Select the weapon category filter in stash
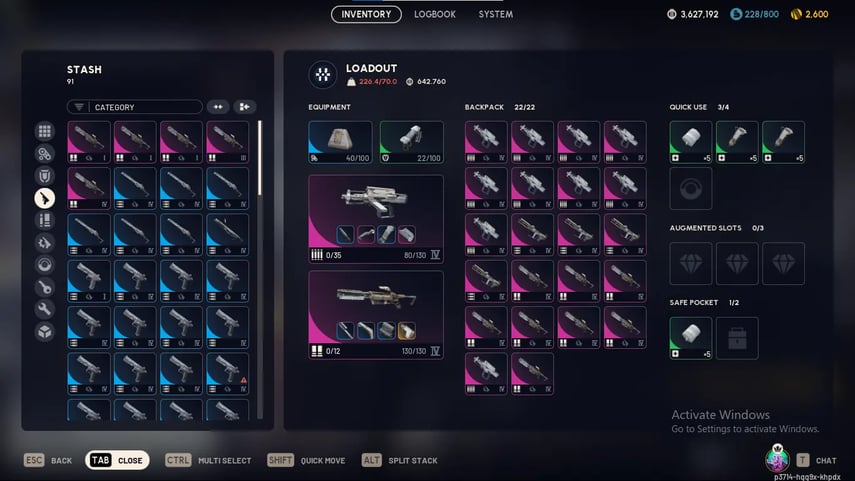 point(45,198)
